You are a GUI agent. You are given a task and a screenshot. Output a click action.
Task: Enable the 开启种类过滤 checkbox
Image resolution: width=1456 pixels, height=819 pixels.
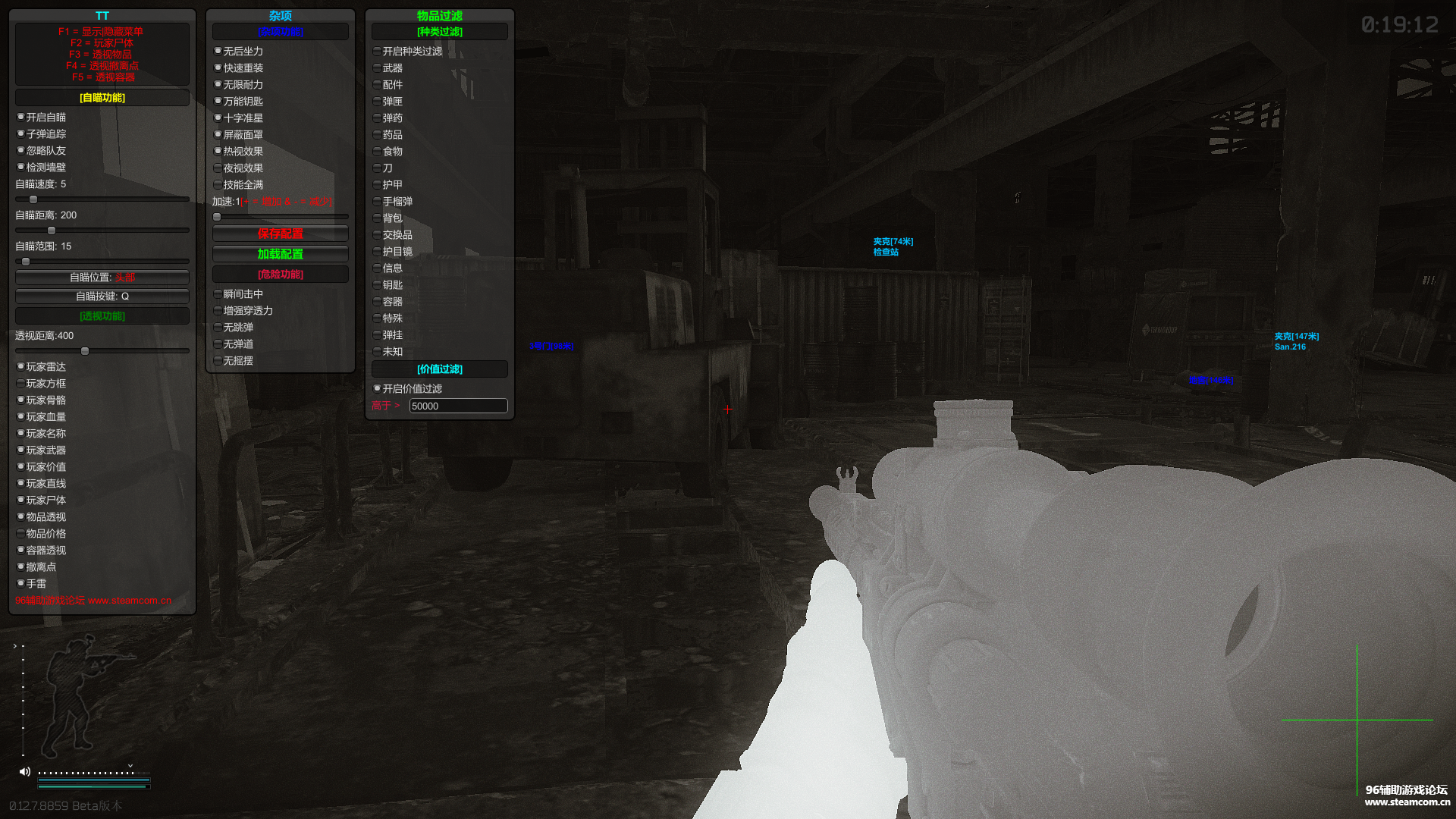tap(378, 52)
